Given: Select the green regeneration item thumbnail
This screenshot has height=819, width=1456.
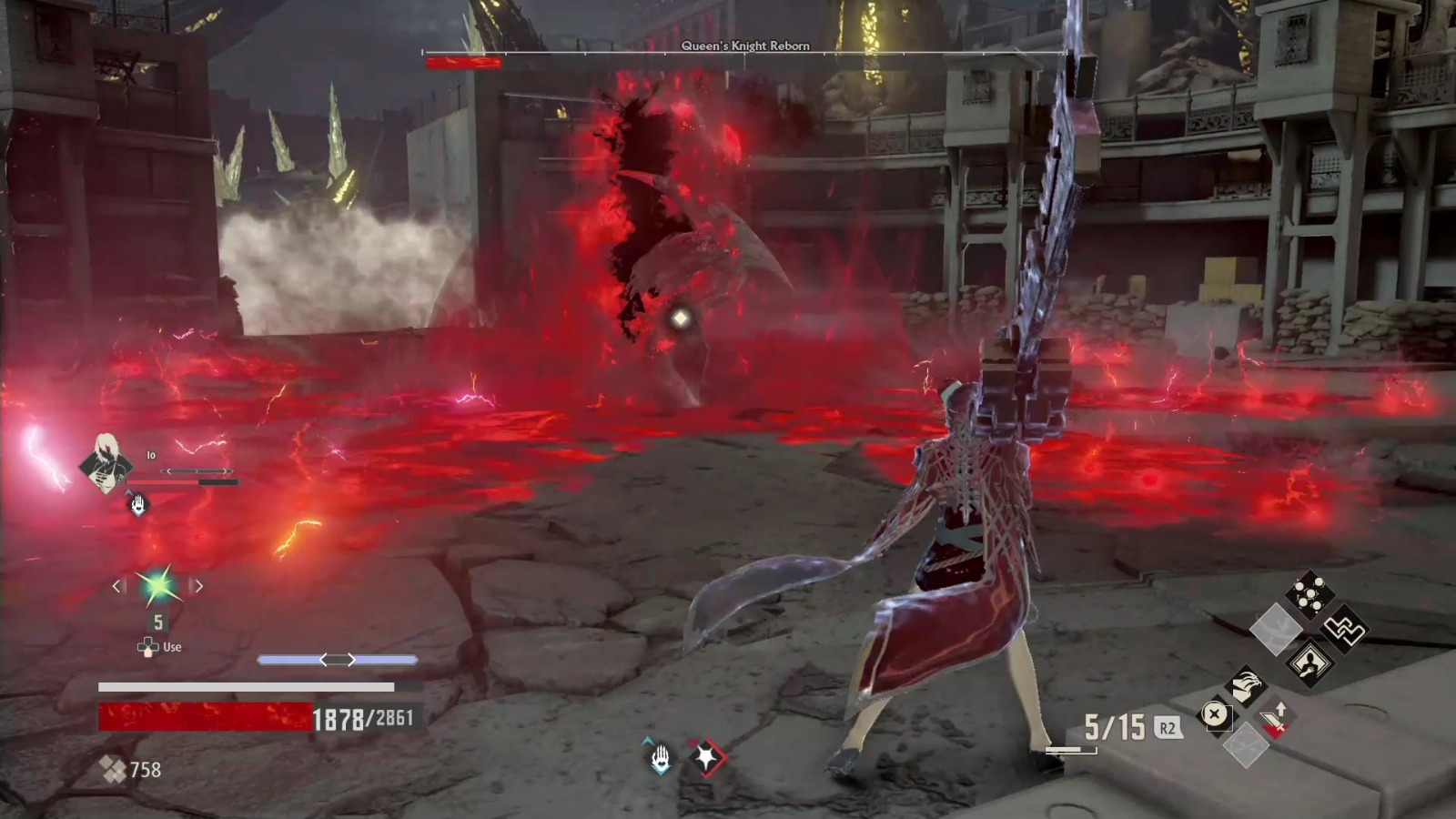Looking at the screenshot, I should click(x=157, y=587).
